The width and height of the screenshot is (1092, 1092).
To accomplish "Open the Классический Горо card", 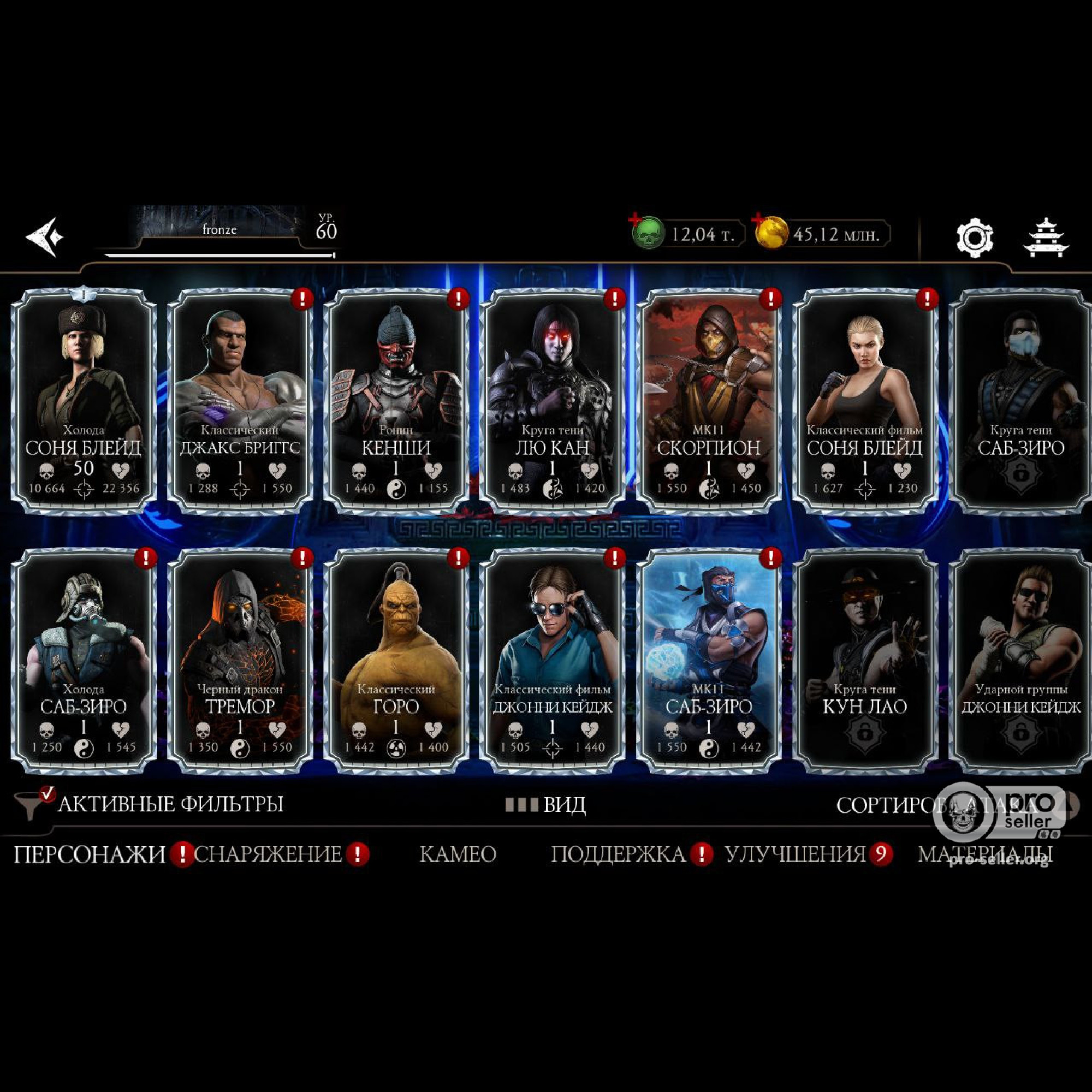I will pos(396,660).
